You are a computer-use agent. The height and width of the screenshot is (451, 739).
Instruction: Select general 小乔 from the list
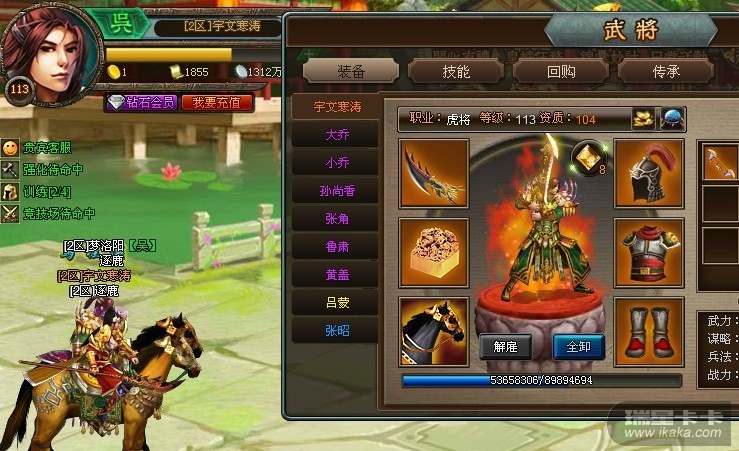(337, 162)
